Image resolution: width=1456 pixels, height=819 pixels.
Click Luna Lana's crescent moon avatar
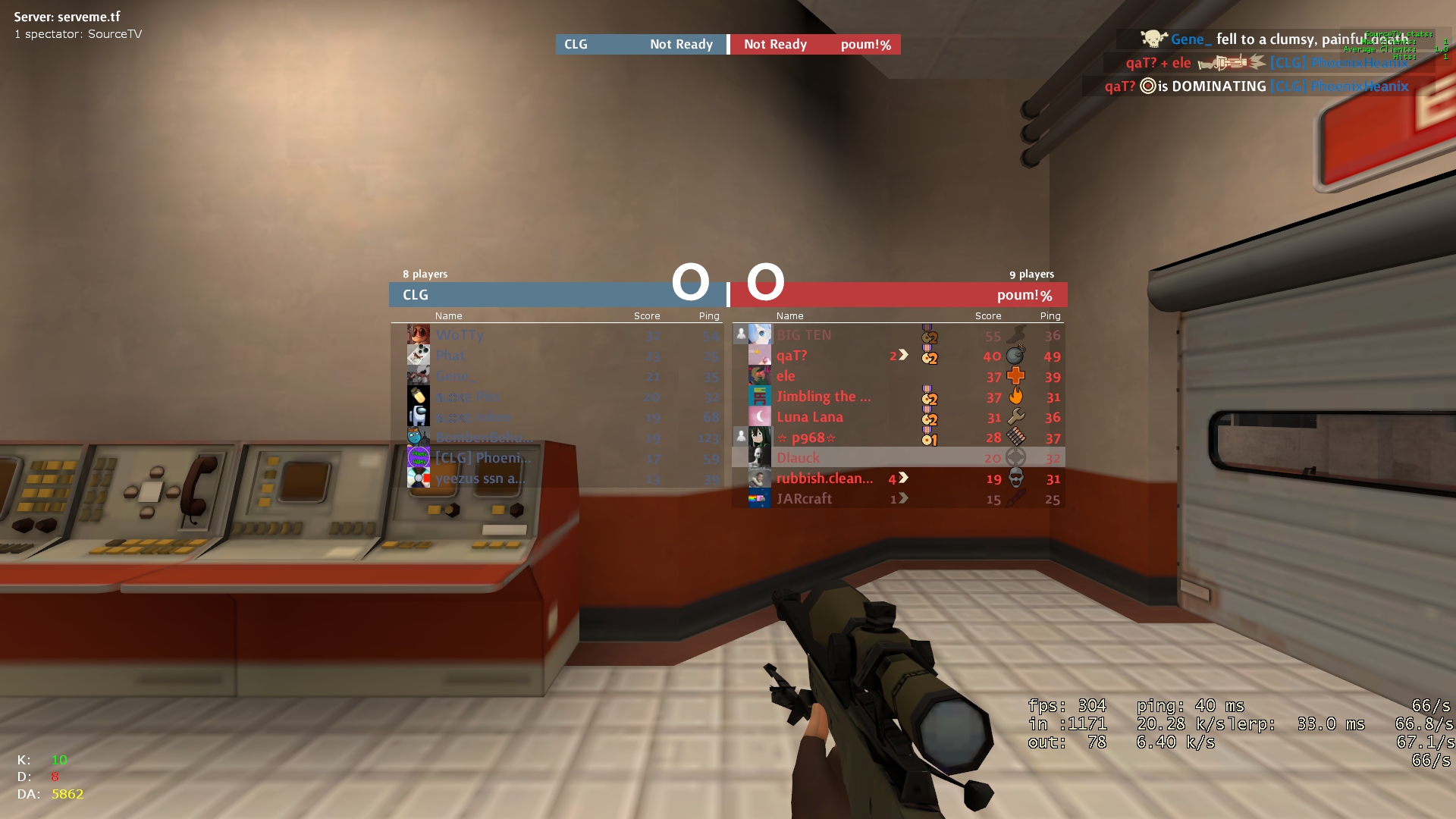coord(760,416)
